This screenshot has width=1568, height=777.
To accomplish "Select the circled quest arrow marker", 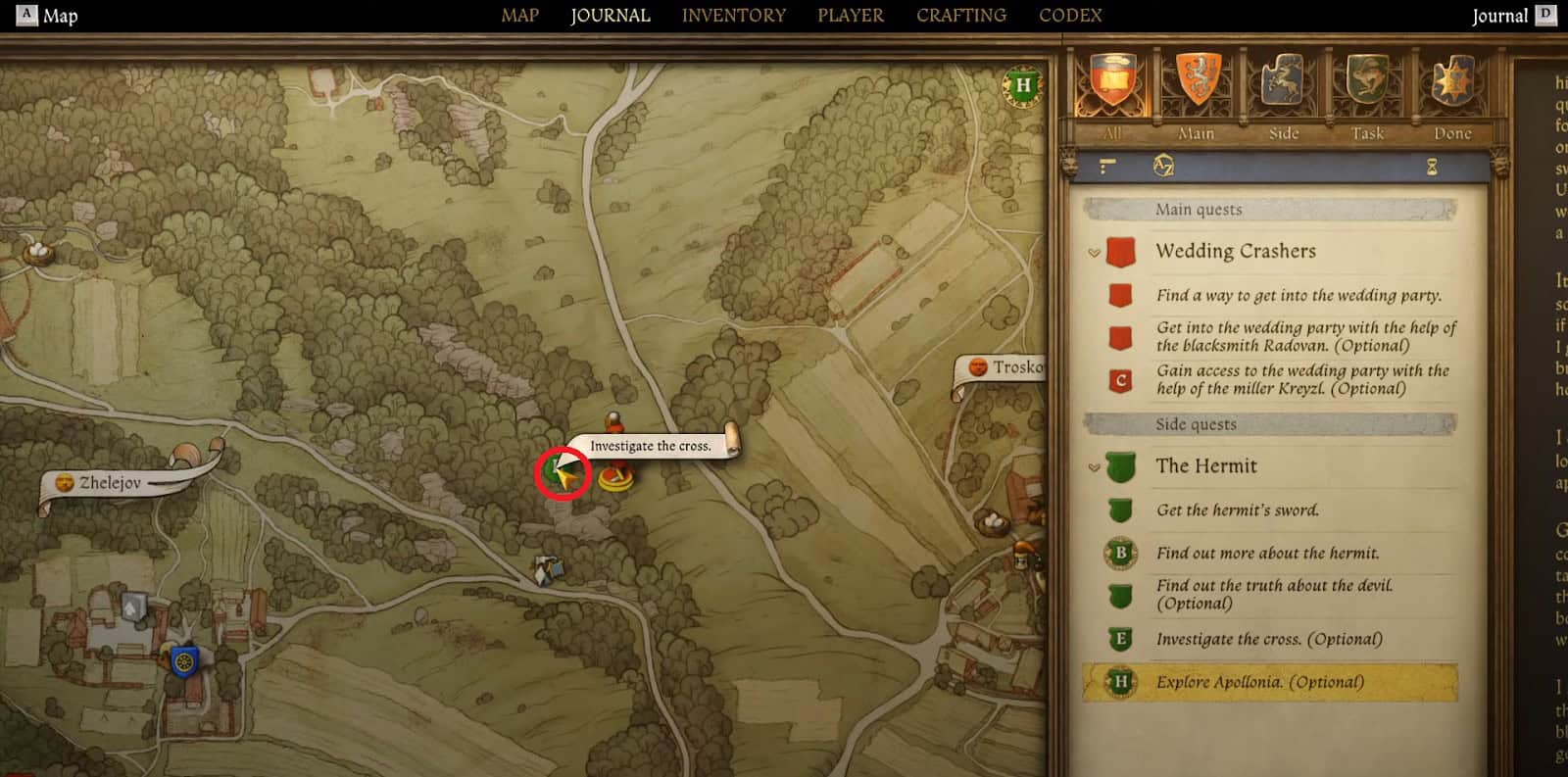I will pyautogui.click(x=561, y=472).
